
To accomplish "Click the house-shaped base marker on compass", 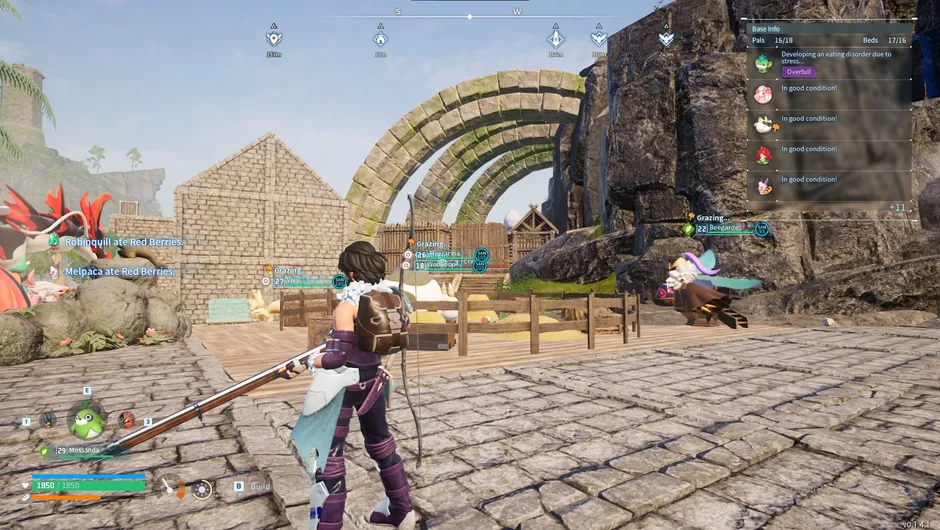I will pyautogui.click(x=380, y=39).
